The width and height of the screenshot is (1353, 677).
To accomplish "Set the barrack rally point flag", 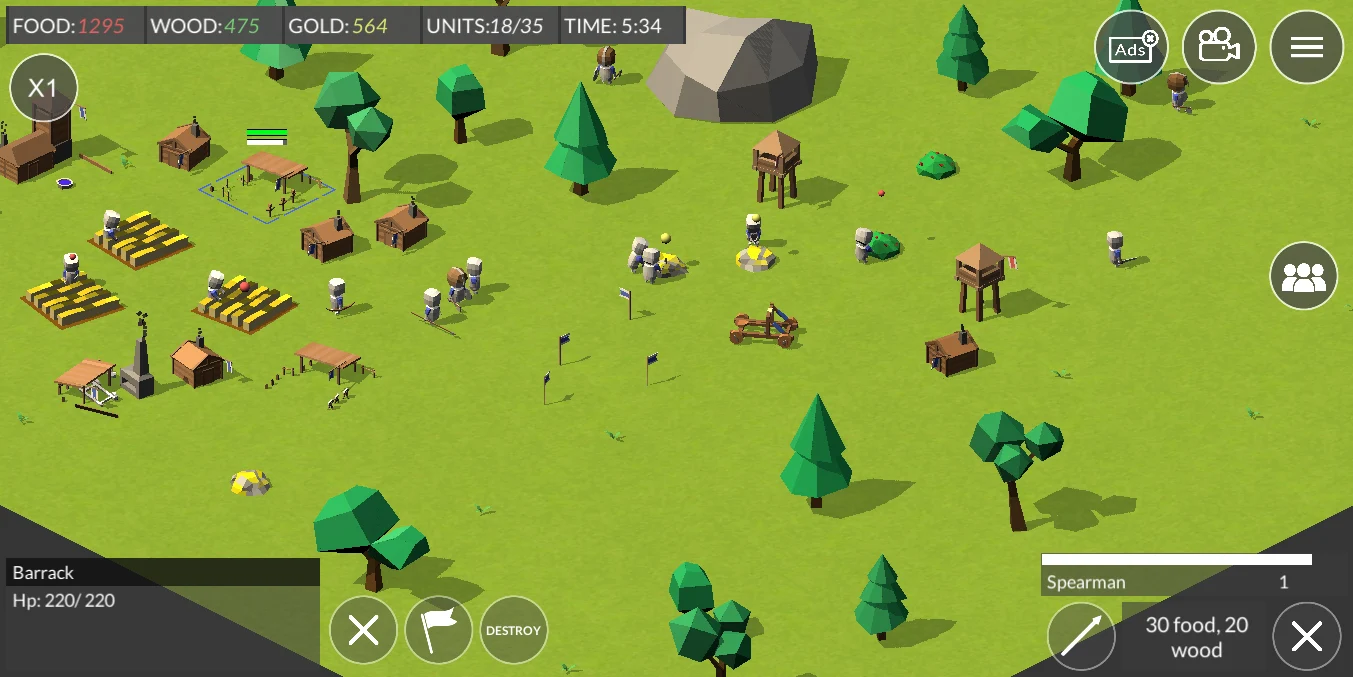I will point(438,630).
